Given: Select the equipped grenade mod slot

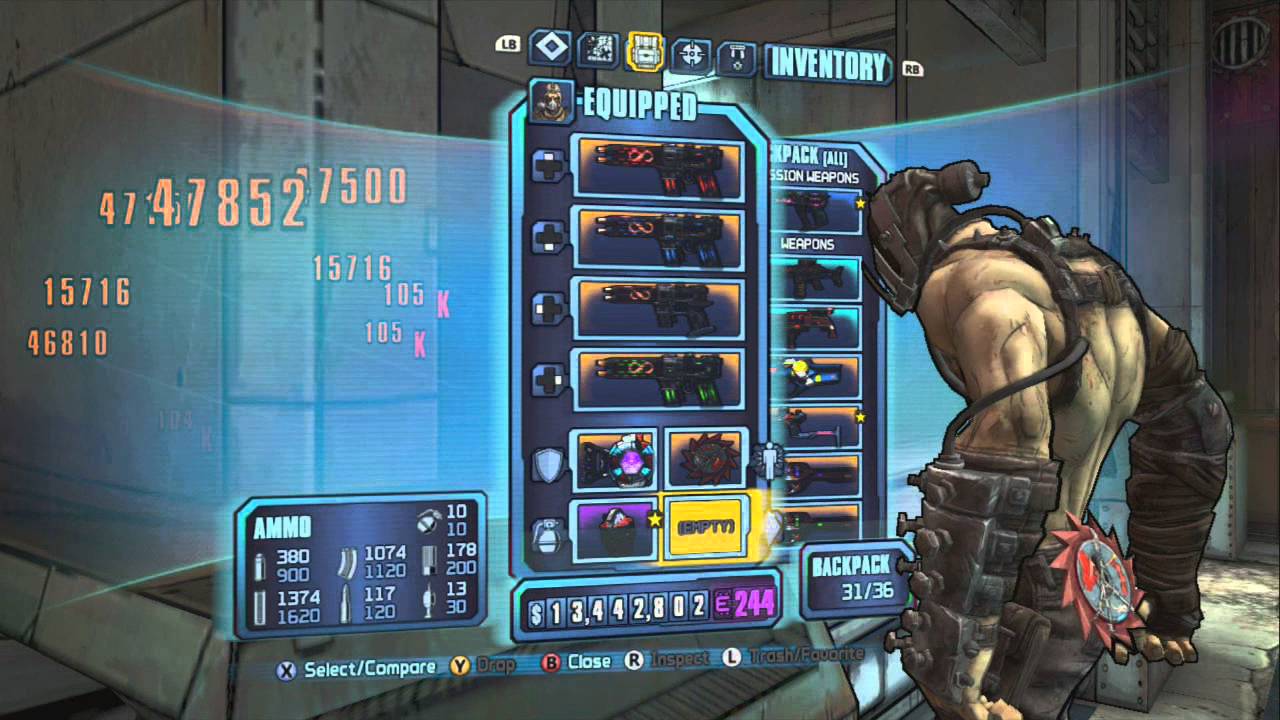Looking at the screenshot, I should point(614,529).
